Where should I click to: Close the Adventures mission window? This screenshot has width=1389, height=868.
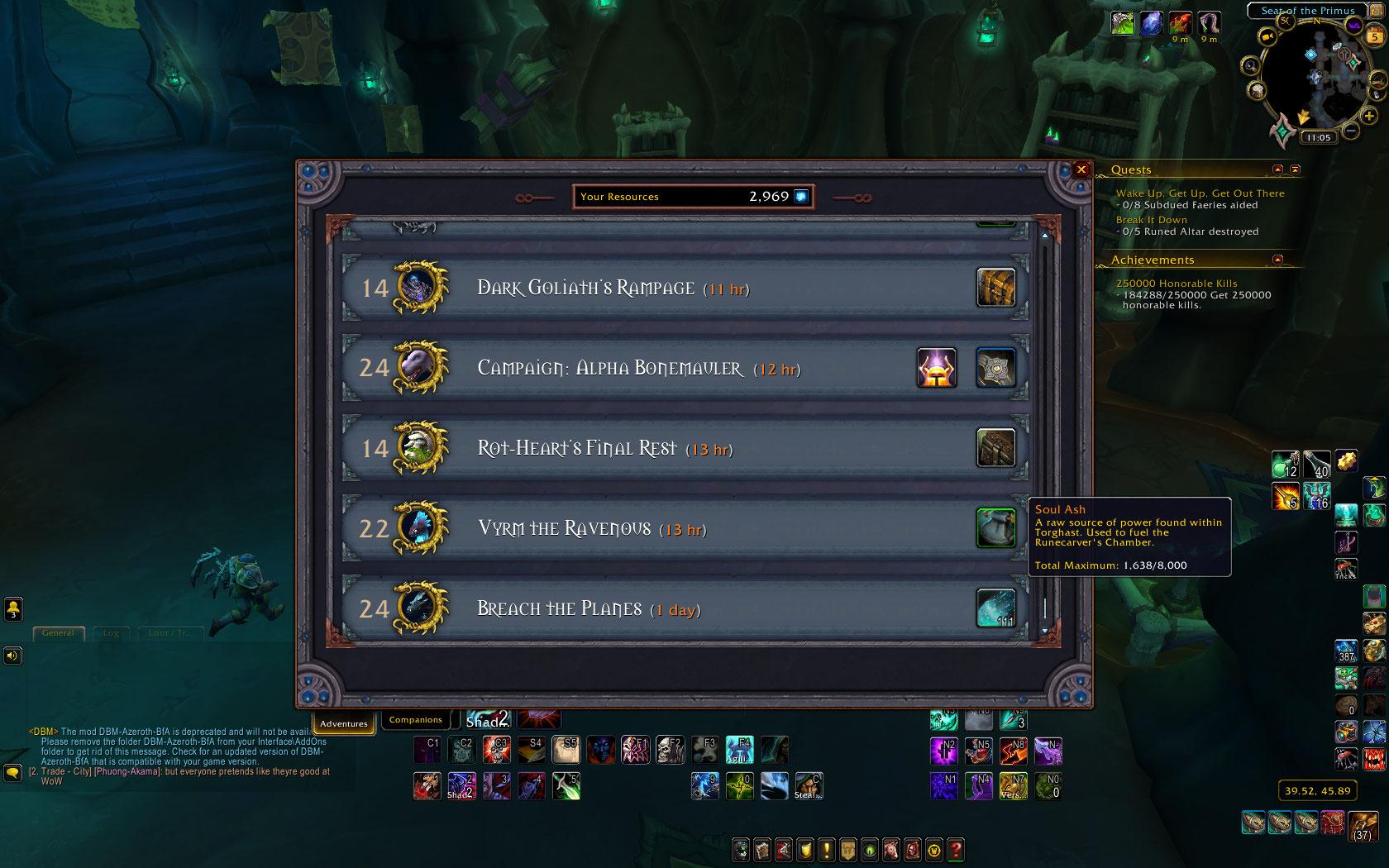tap(1081, 169)
